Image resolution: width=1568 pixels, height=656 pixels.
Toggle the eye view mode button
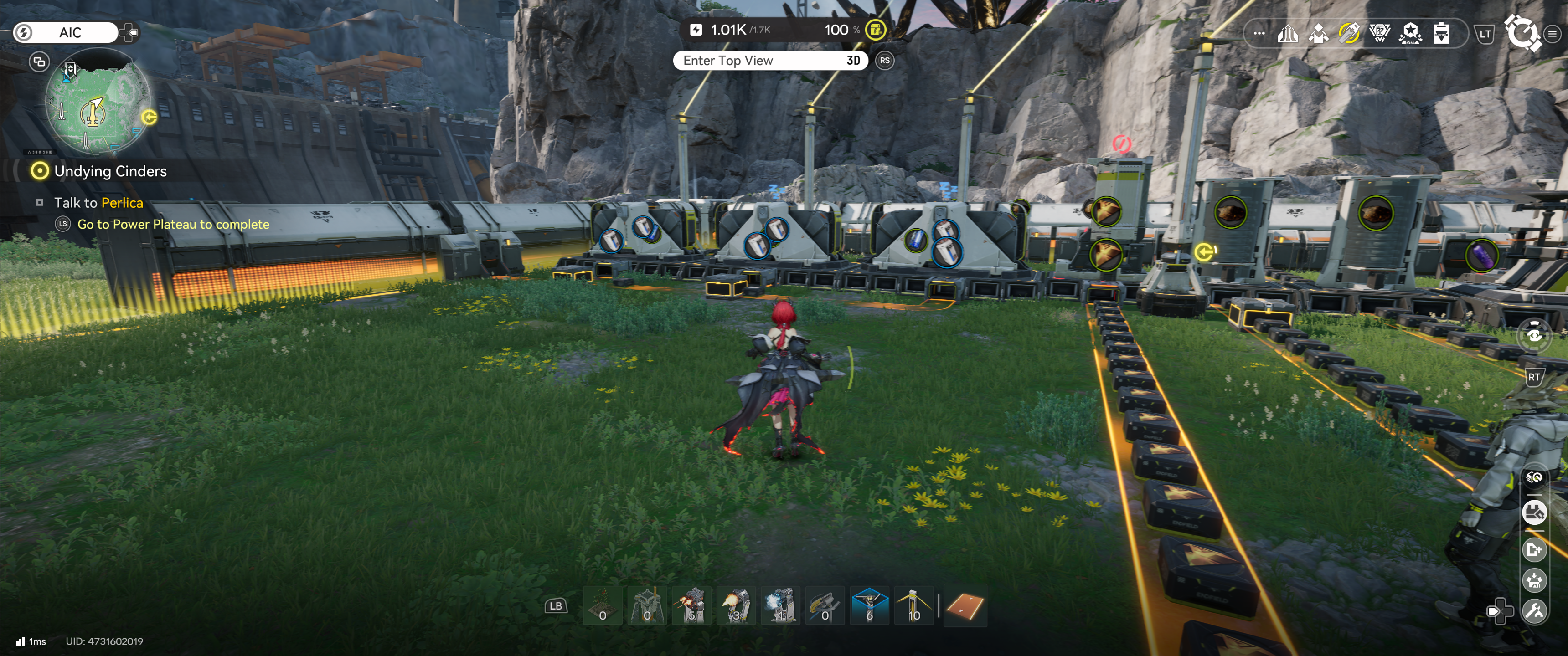[x=1534, y=335]
